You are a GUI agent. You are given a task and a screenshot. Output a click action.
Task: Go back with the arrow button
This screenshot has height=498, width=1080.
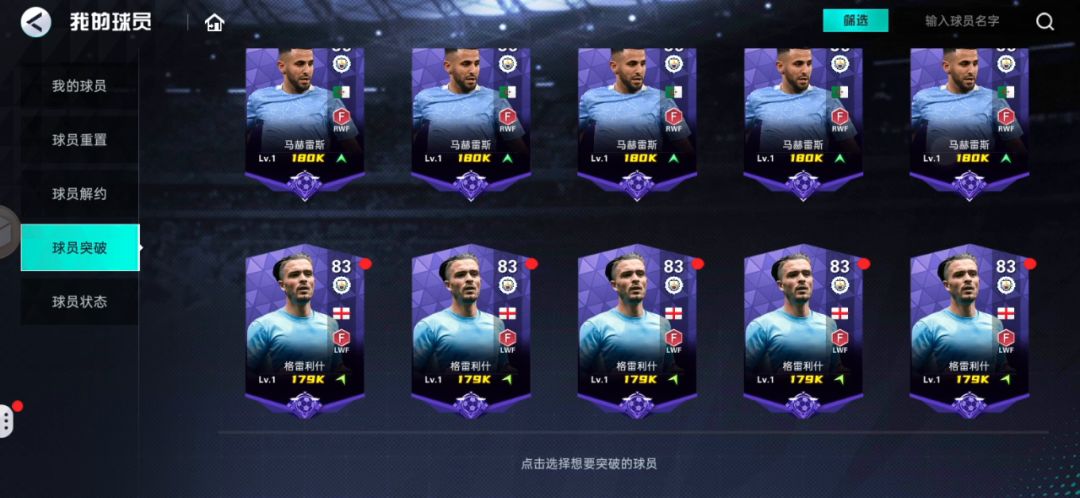36,22
